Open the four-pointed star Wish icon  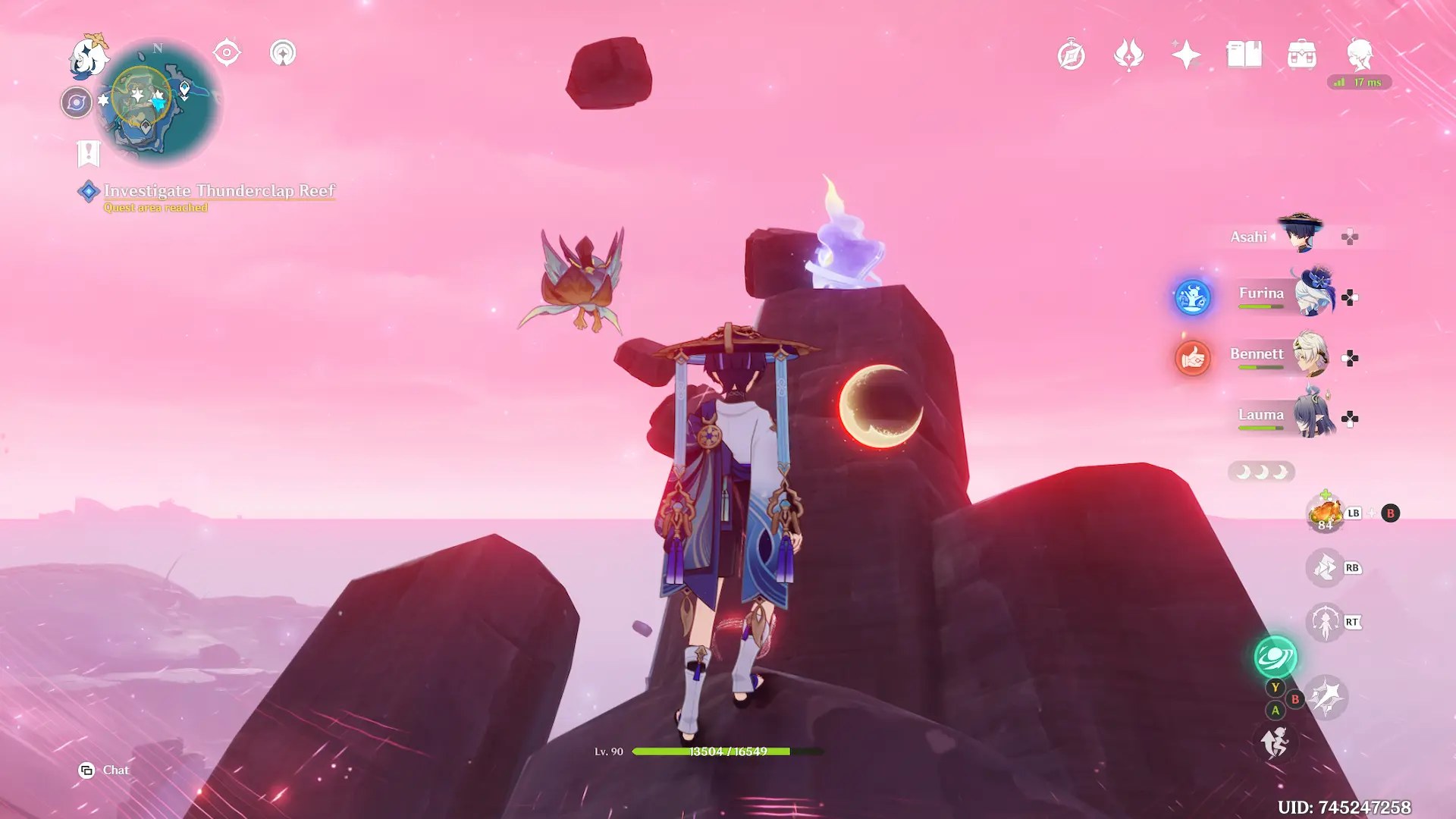coord(1186,55)
